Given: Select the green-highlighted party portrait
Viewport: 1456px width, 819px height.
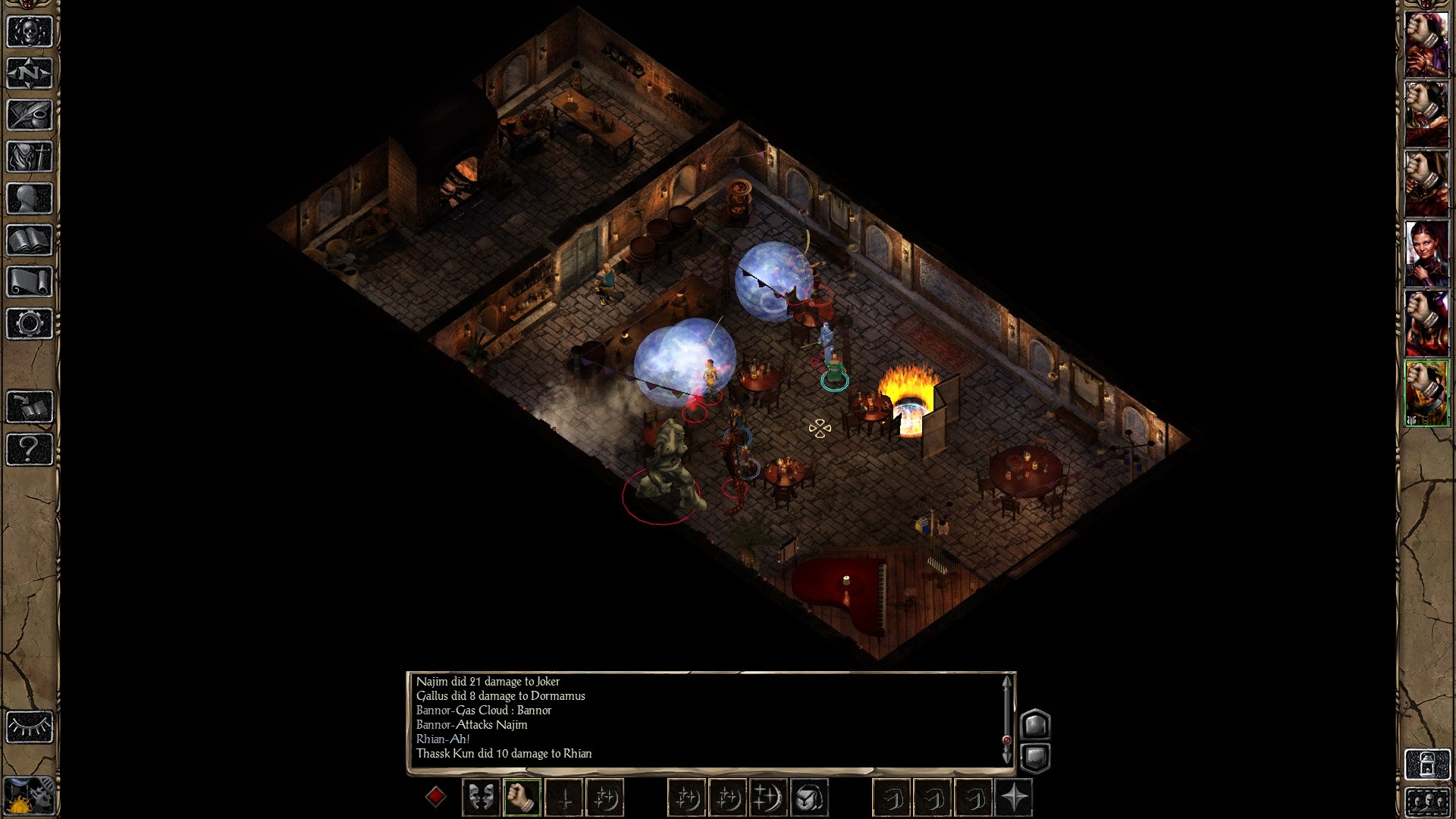Looking at the screenshot, I should 1427,394.
